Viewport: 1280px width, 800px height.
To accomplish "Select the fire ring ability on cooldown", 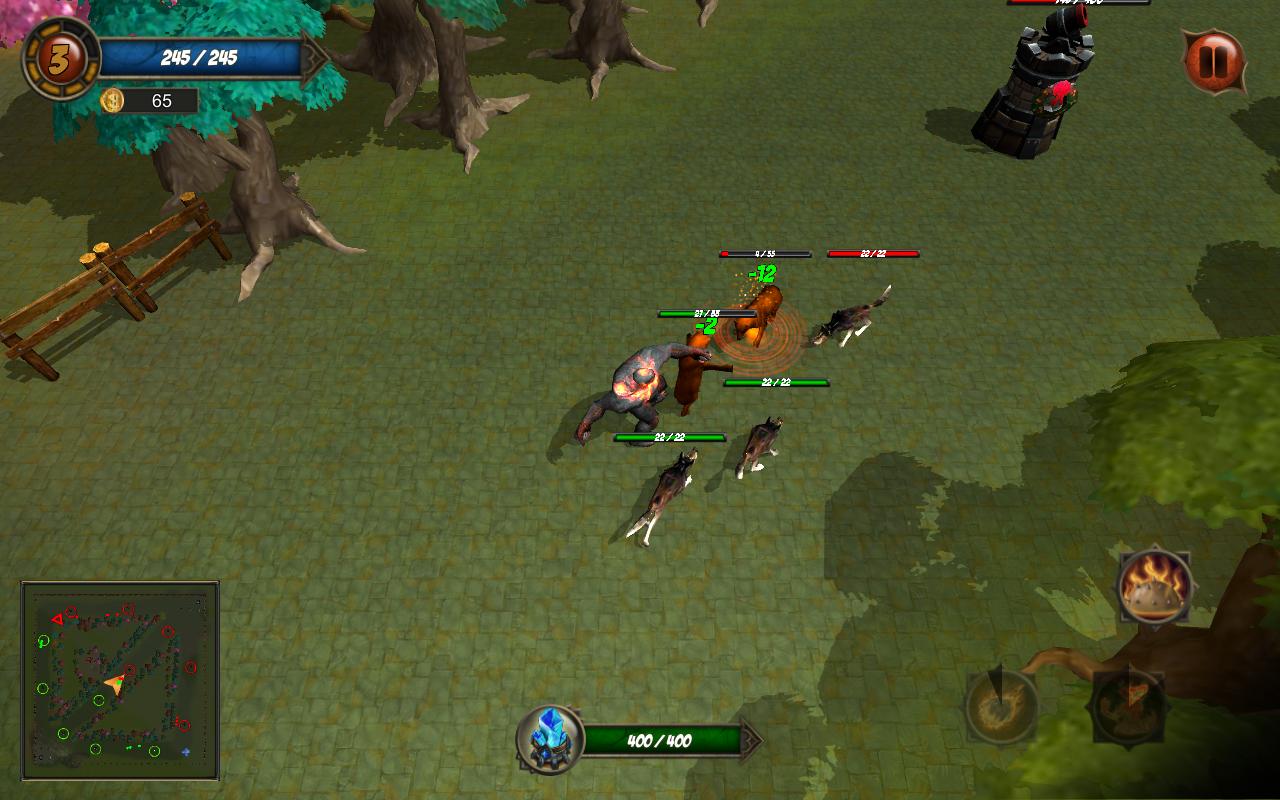I will [x=1000, y=705].
